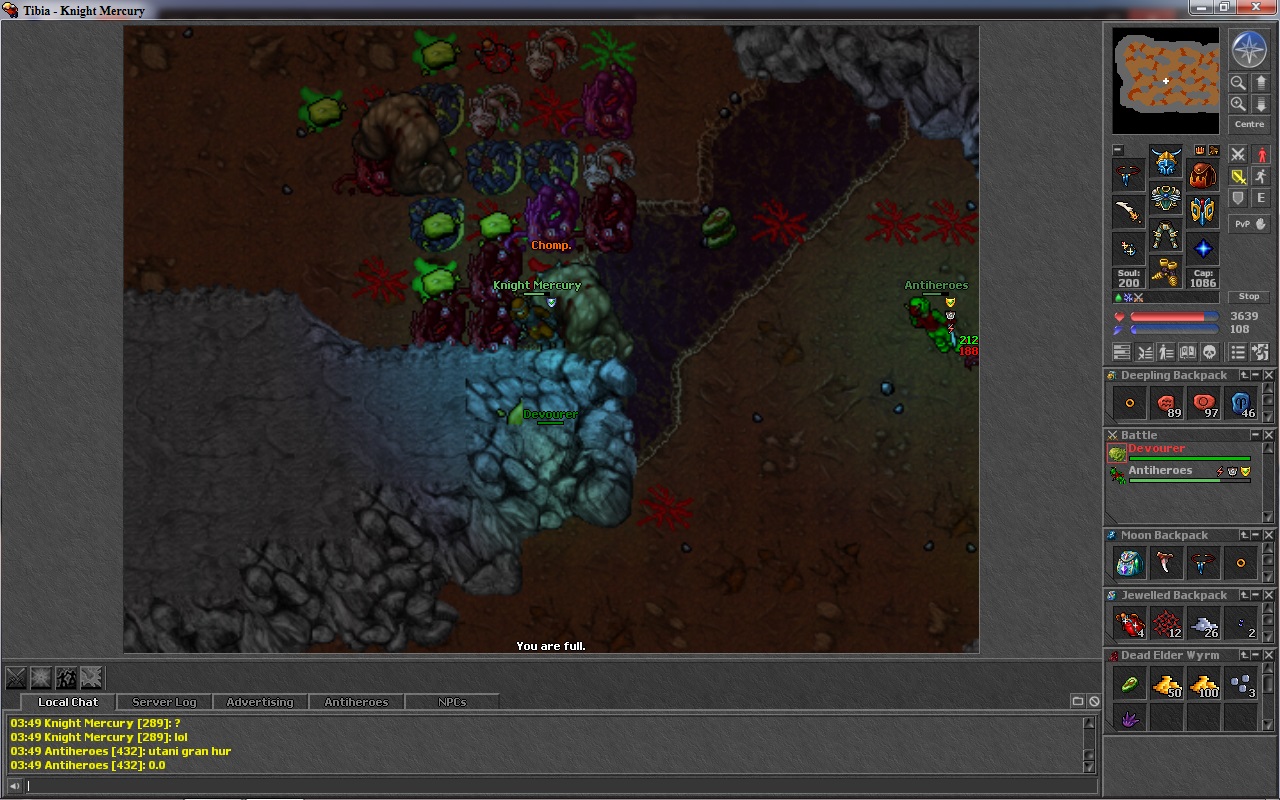Click the minimap Centre button
Image resolution: width=1280 pixels, height=800 pixels.
click(x=1249, y=125)
